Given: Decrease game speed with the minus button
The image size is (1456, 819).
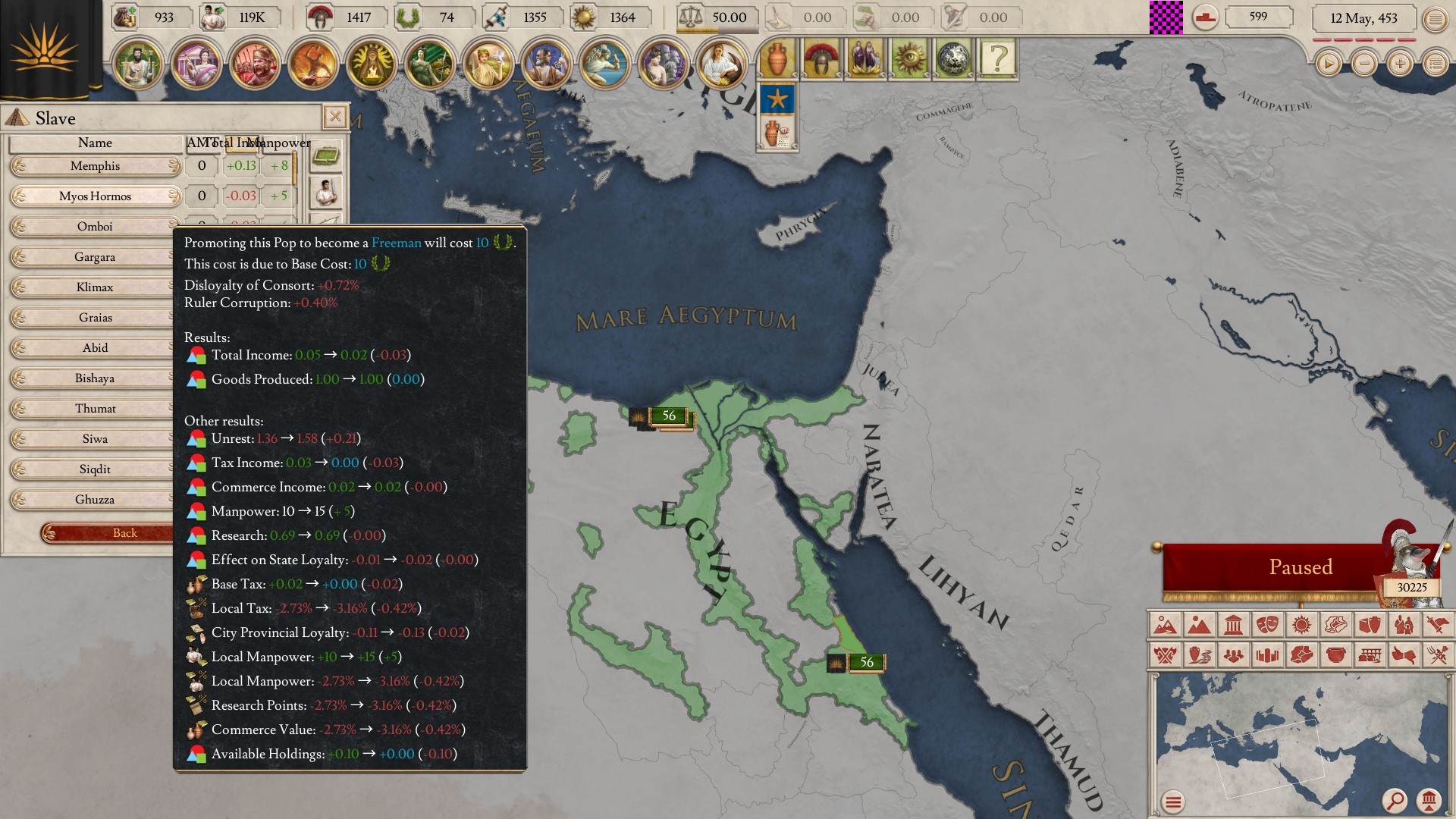Looking at the screenshot, I should 1363,64.
